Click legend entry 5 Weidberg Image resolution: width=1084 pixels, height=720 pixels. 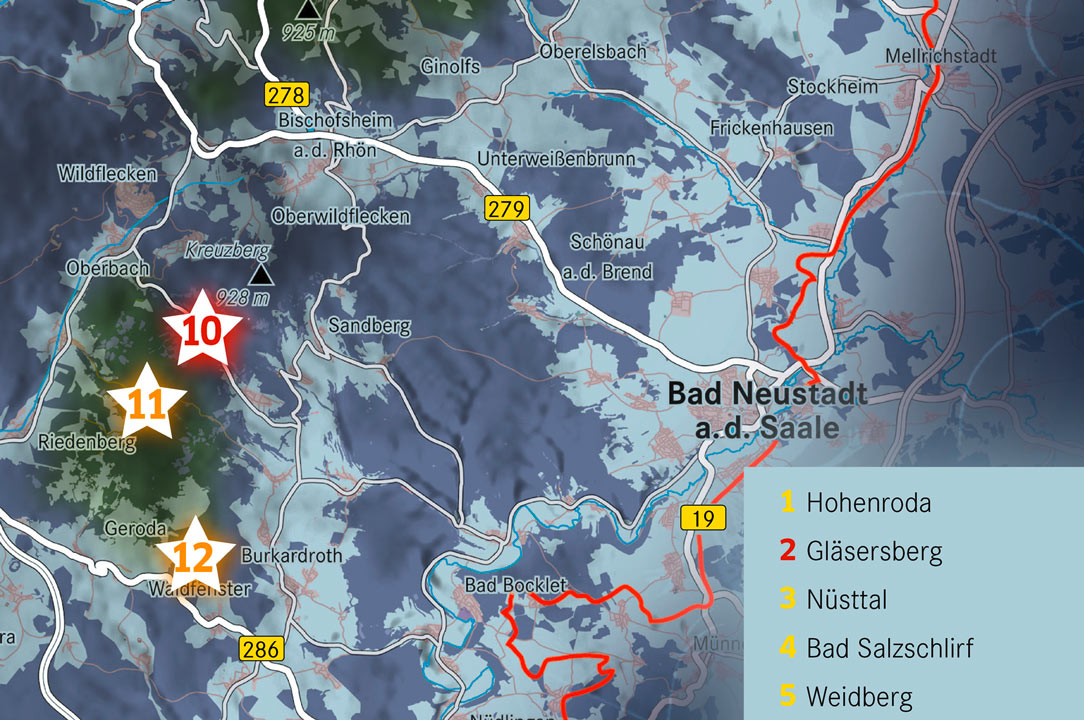846,695
